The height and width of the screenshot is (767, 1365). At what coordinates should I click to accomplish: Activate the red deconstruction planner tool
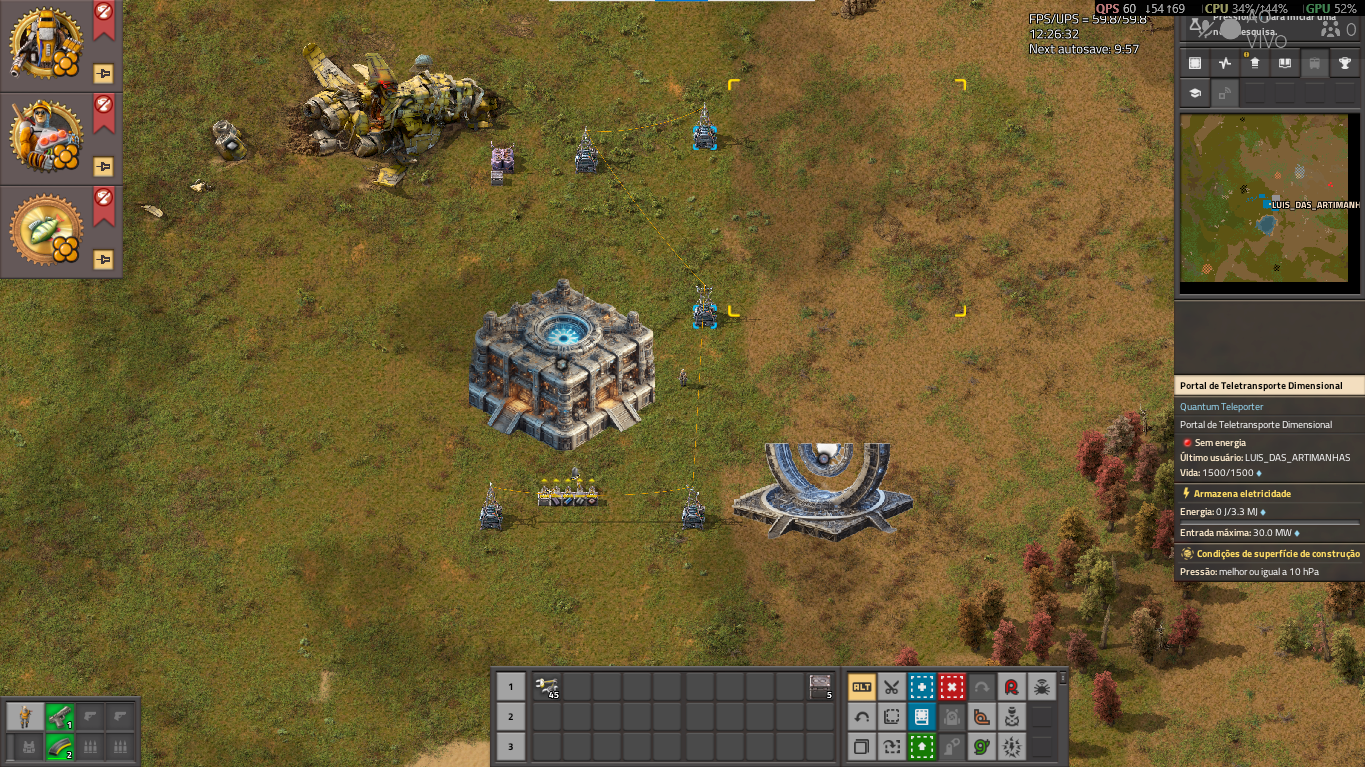tap(951, 687)
